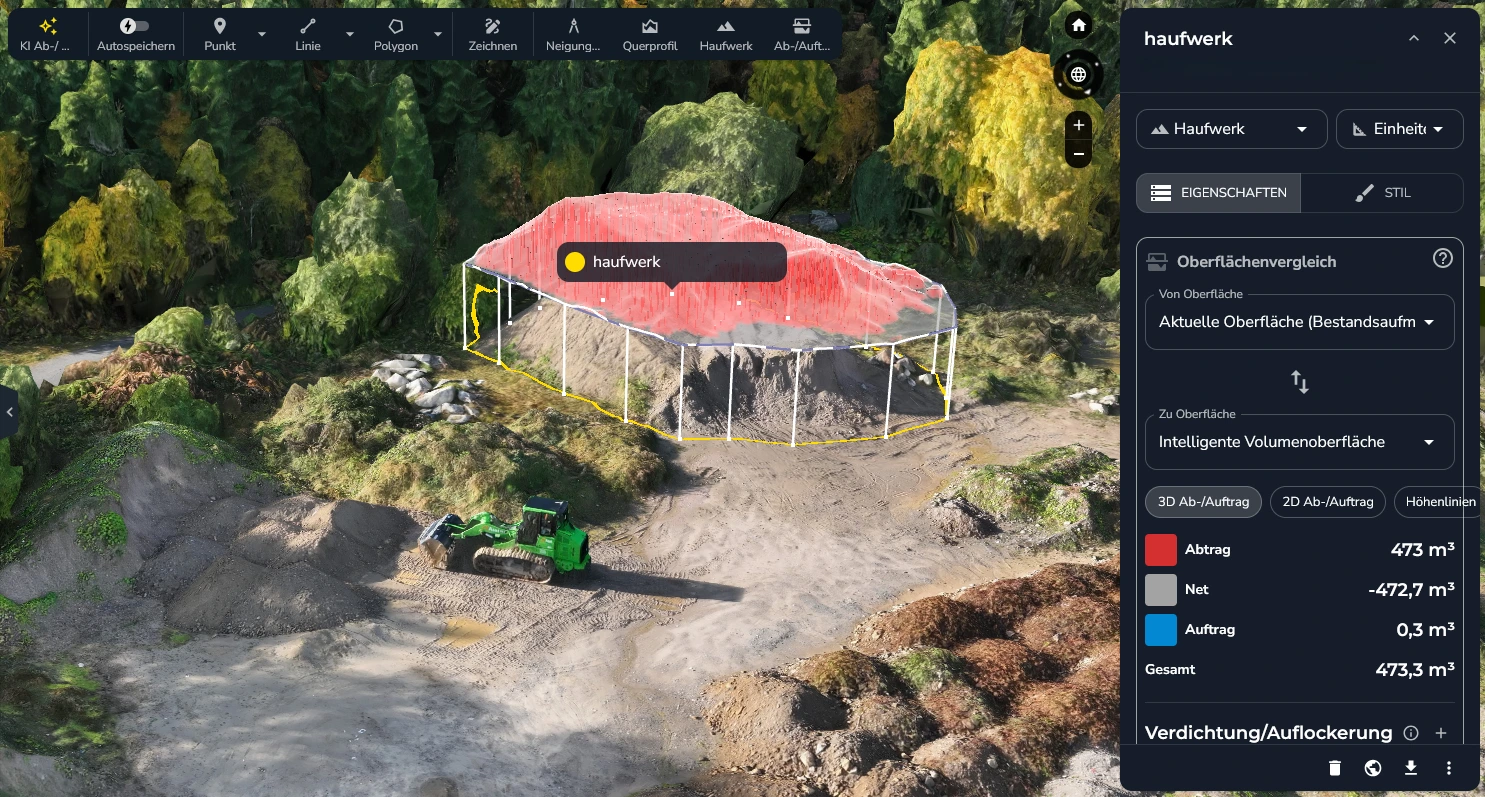Open the Querprofil tool
Image resolution: width=1485 pixels, height=797 pixels.
(x=650, y=34)
